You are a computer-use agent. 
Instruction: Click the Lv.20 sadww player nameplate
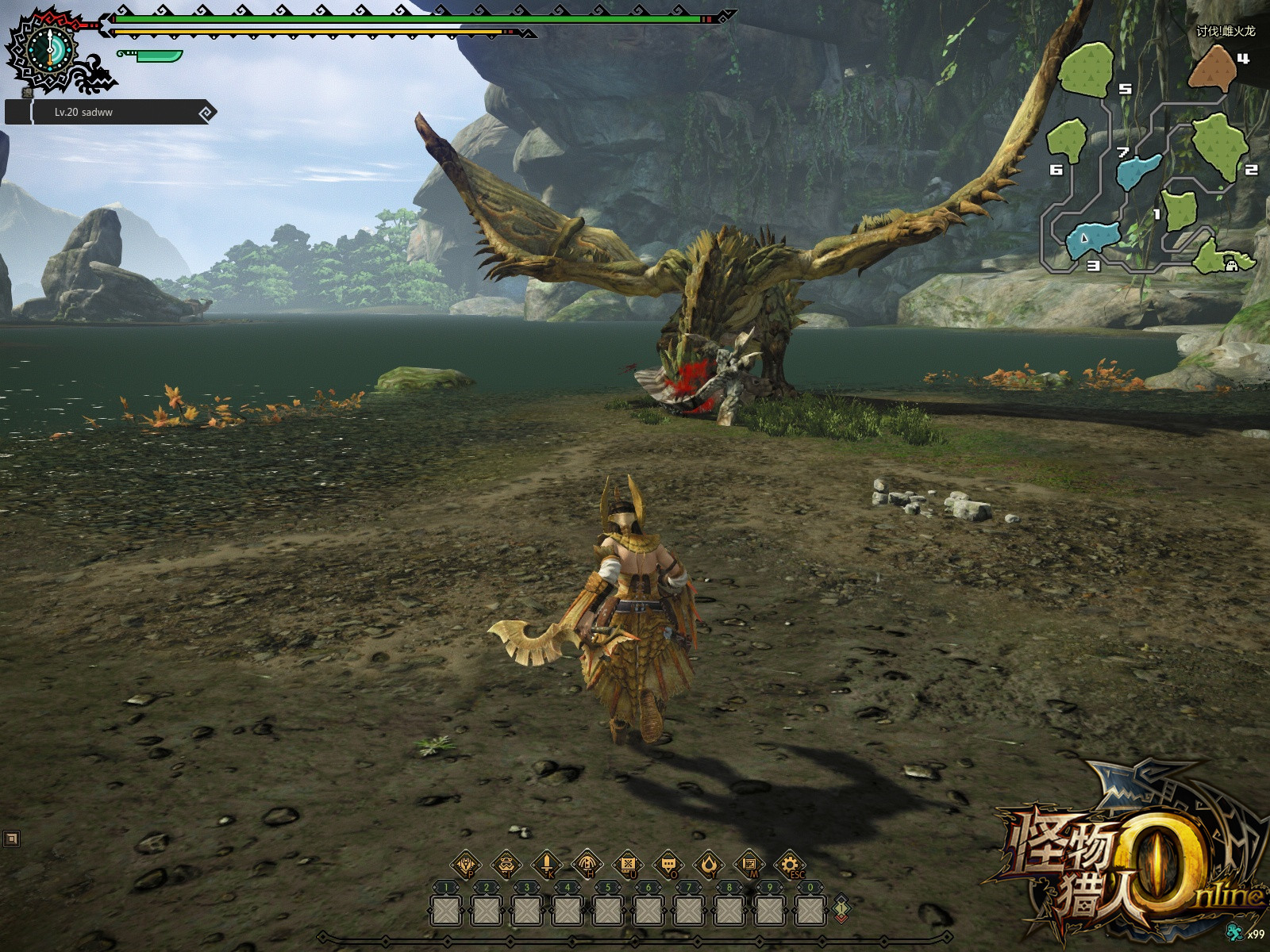(111, 113)
